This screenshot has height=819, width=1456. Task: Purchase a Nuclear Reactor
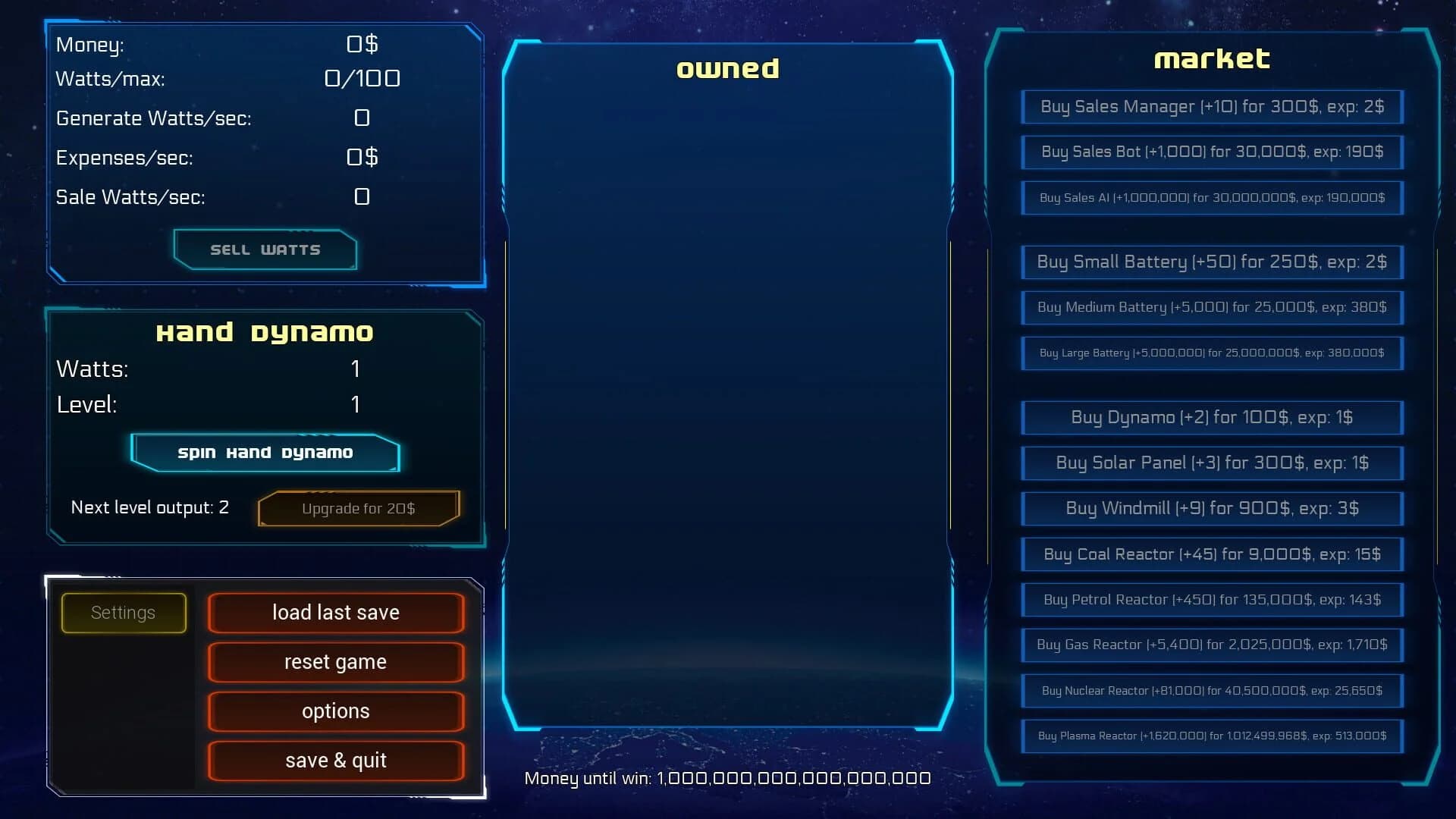tap(1211, 691)
